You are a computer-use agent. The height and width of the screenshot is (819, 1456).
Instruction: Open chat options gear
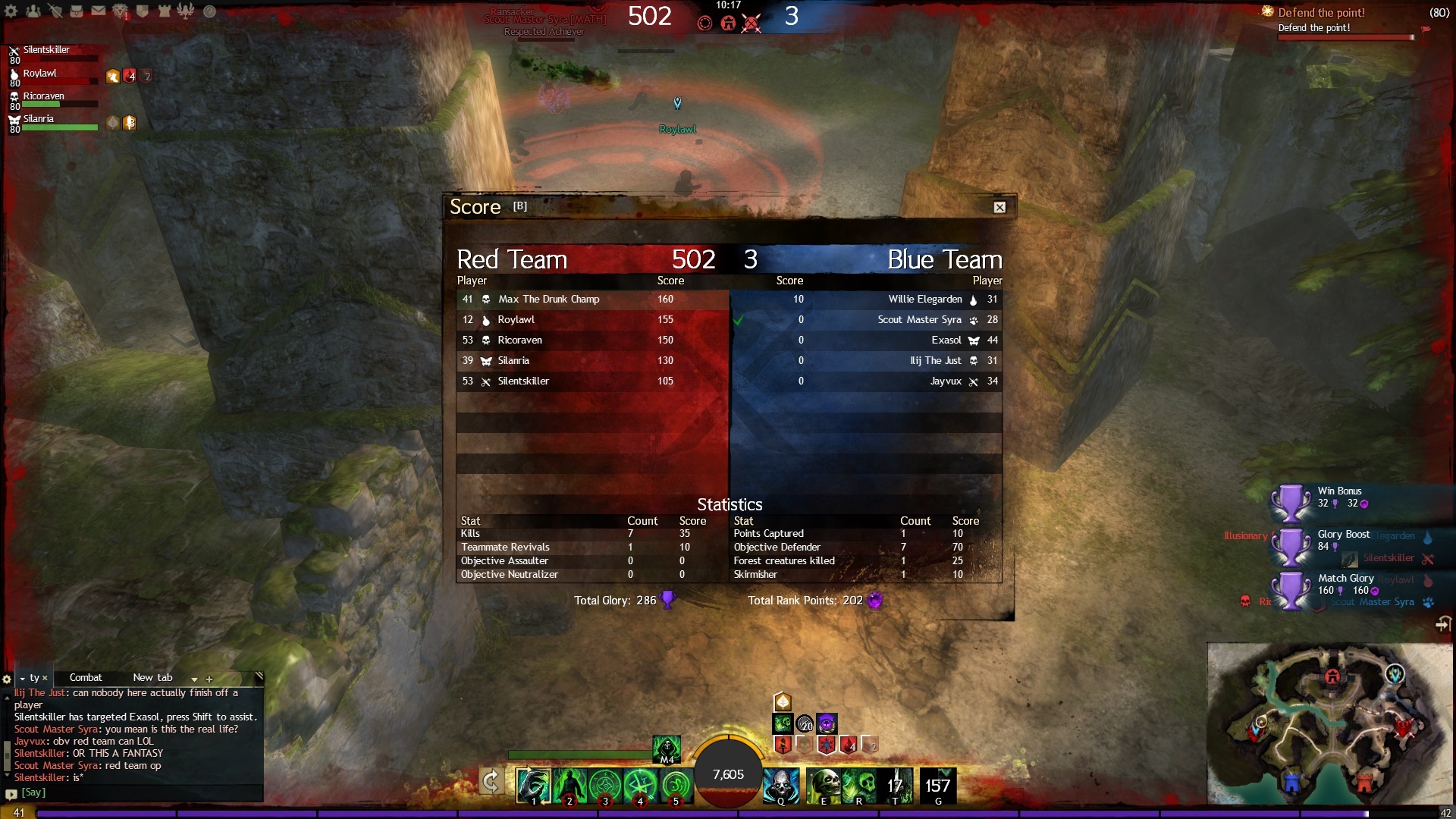click(x=7, y=679)
